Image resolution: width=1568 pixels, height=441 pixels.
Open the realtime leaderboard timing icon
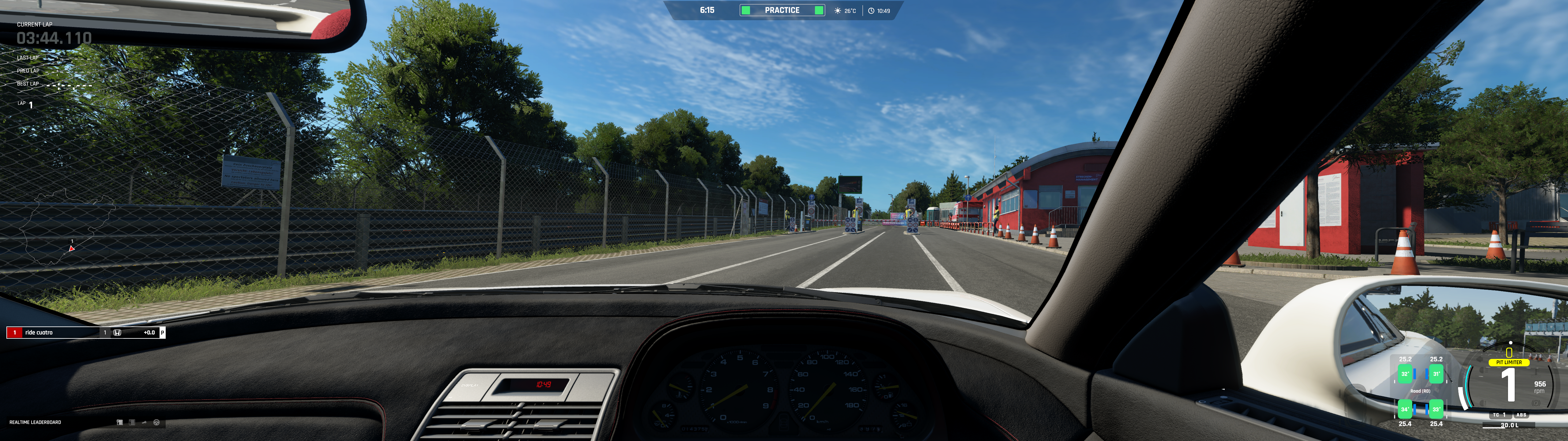point(119,422)
